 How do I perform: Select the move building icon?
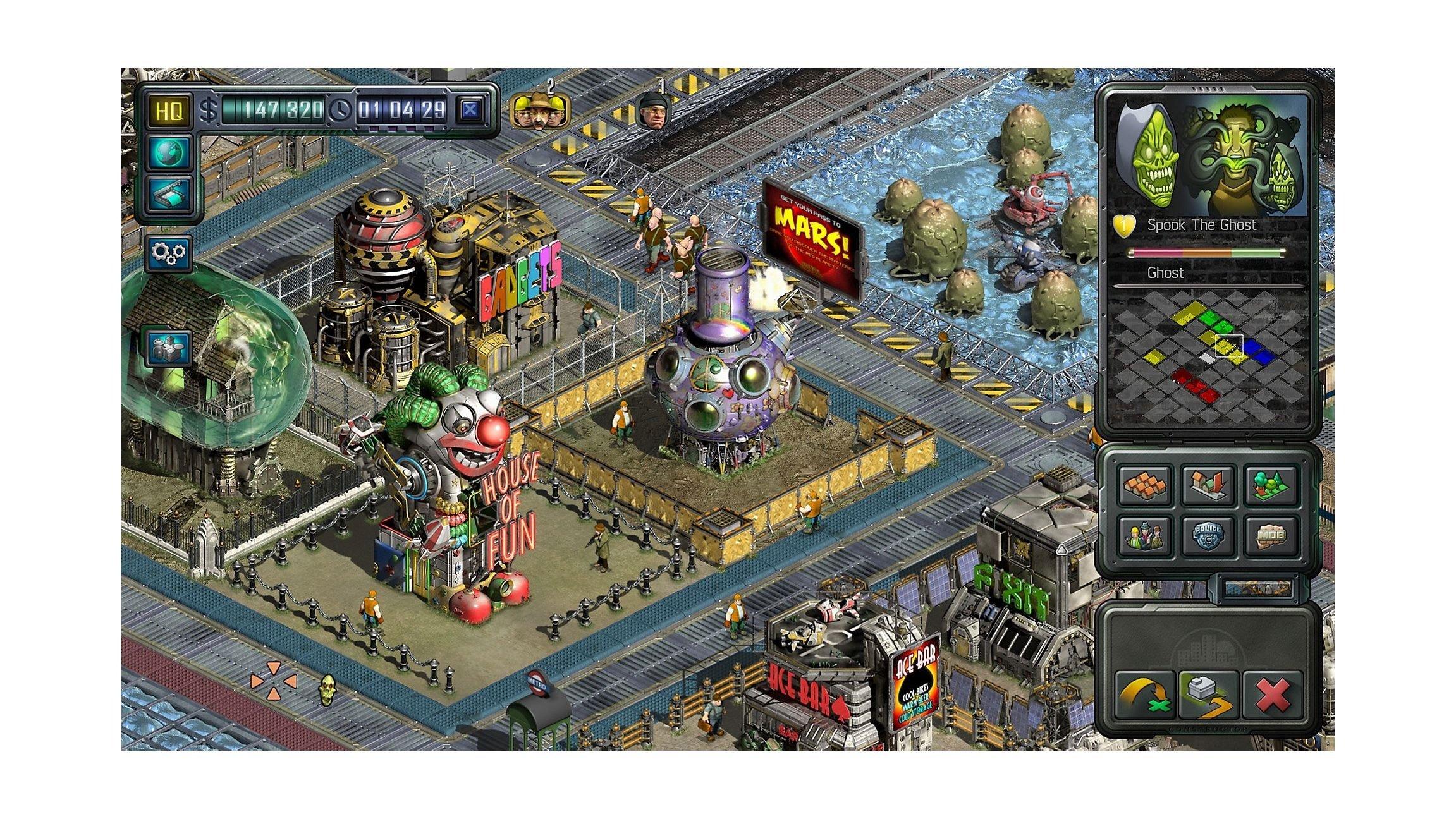[x=1208, y=694]
